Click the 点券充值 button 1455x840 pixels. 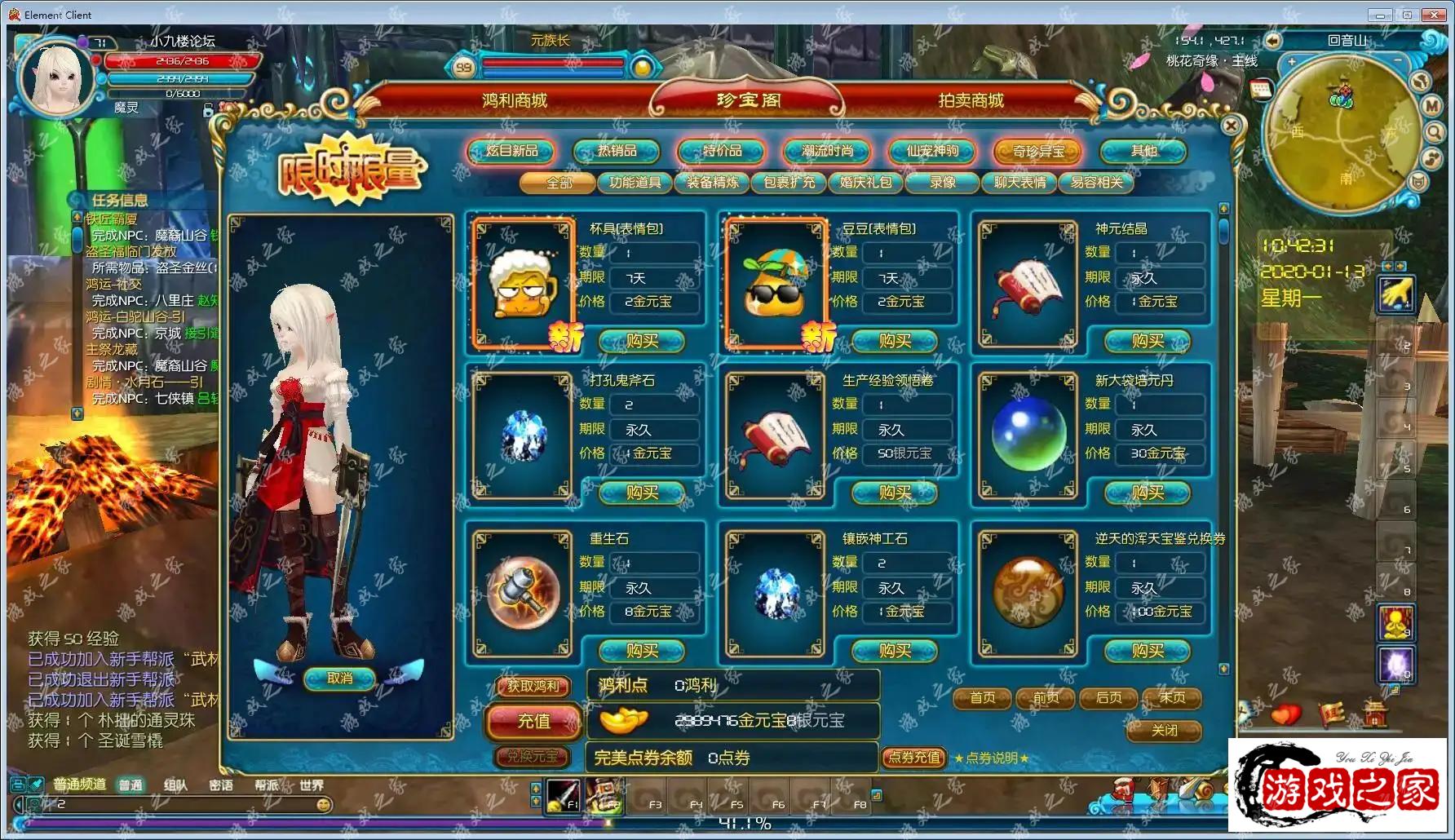(x=913, y=758)
